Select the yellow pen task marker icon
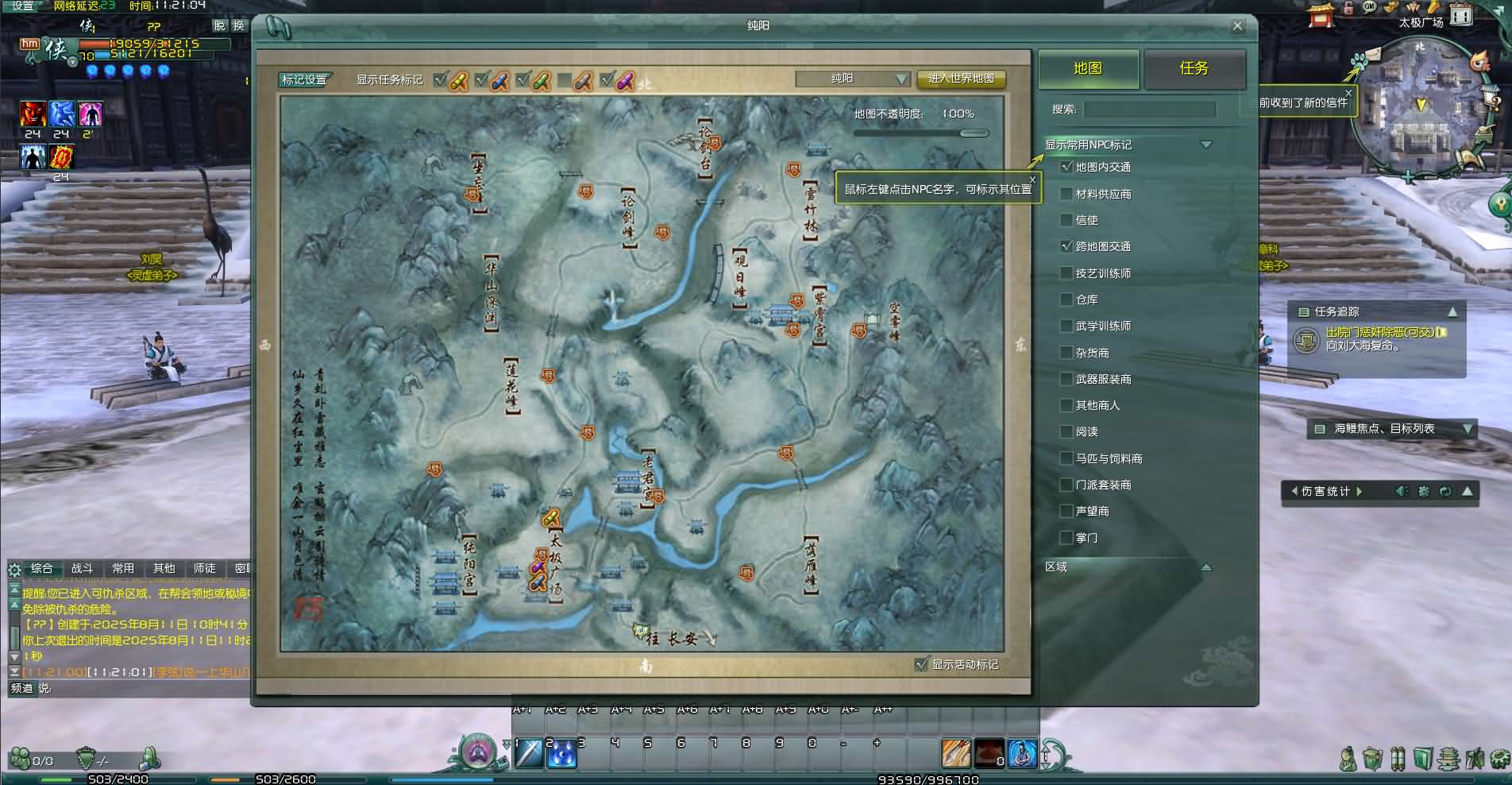 point(459,80)
